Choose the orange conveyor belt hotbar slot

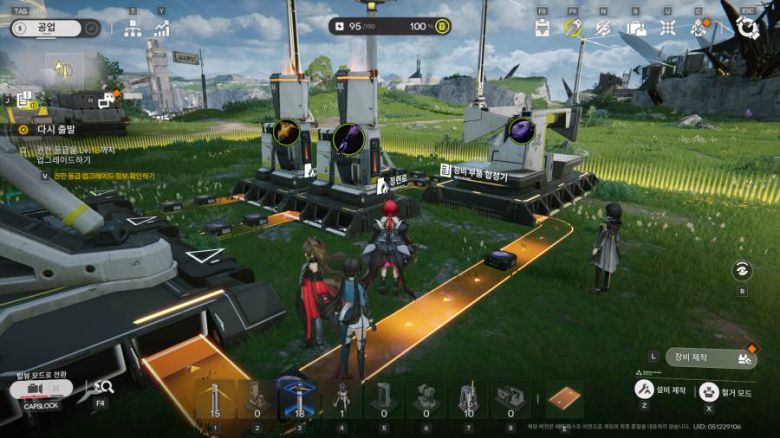pyautogui.click(x=564, y=399)
